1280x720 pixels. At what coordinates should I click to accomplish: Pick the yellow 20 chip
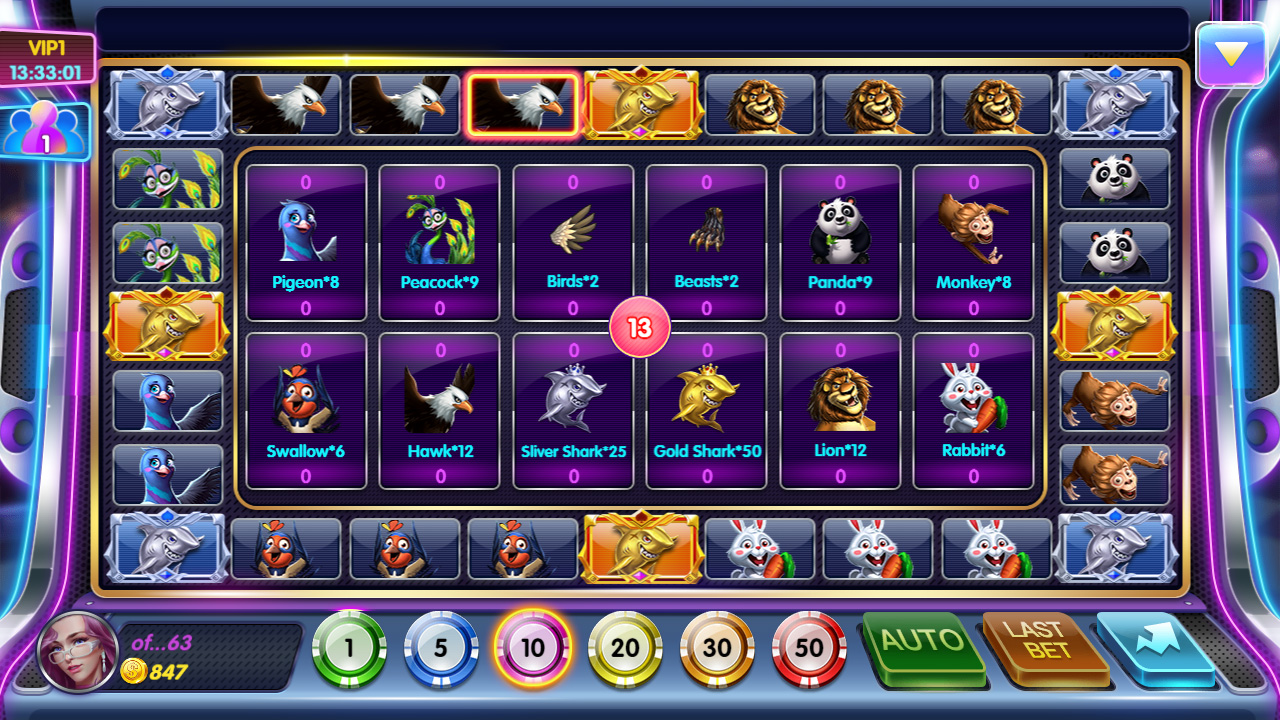[625, 648]
